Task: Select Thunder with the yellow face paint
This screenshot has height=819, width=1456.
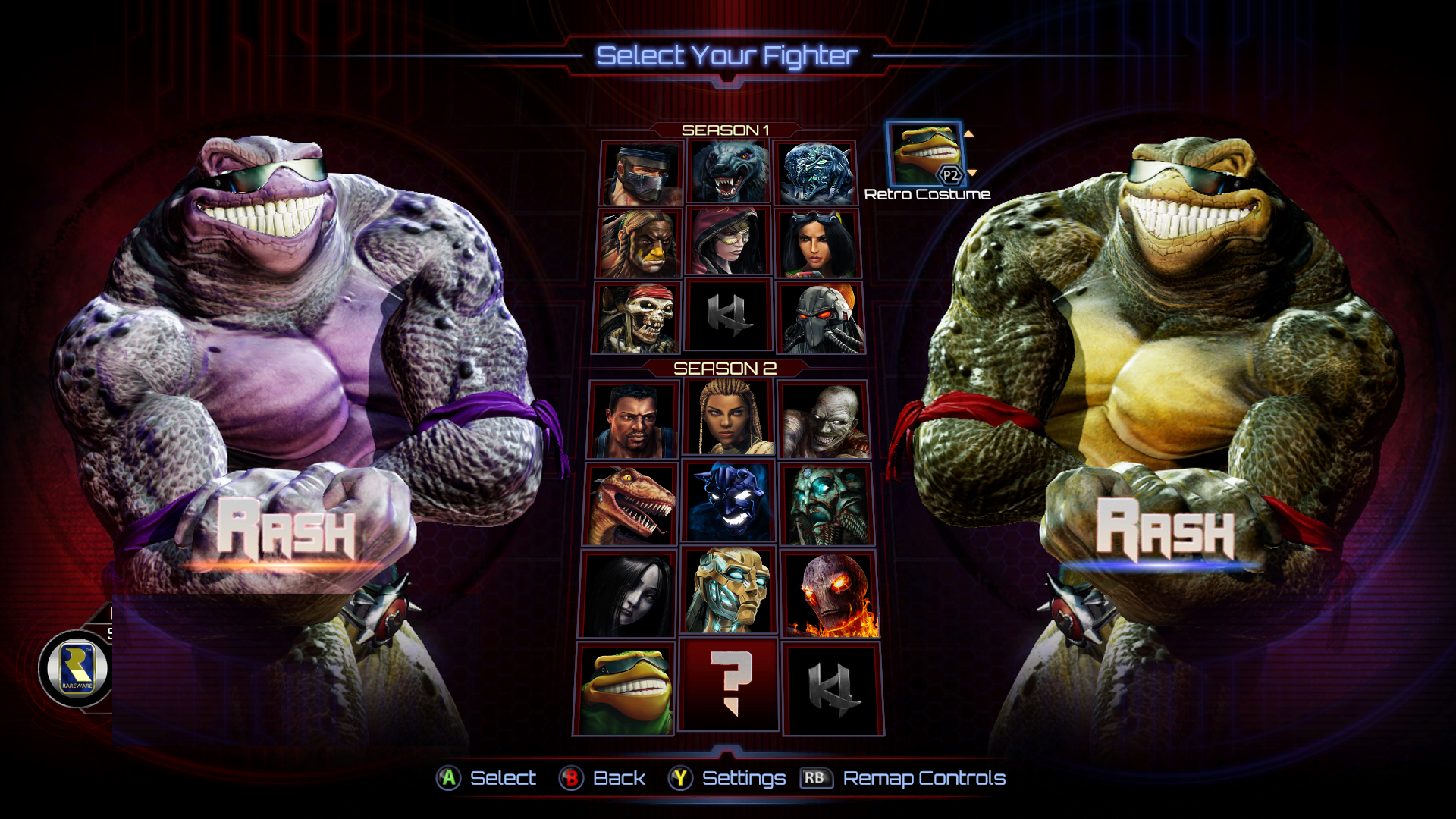Action: pyautogui.click(x=639, y=243)
